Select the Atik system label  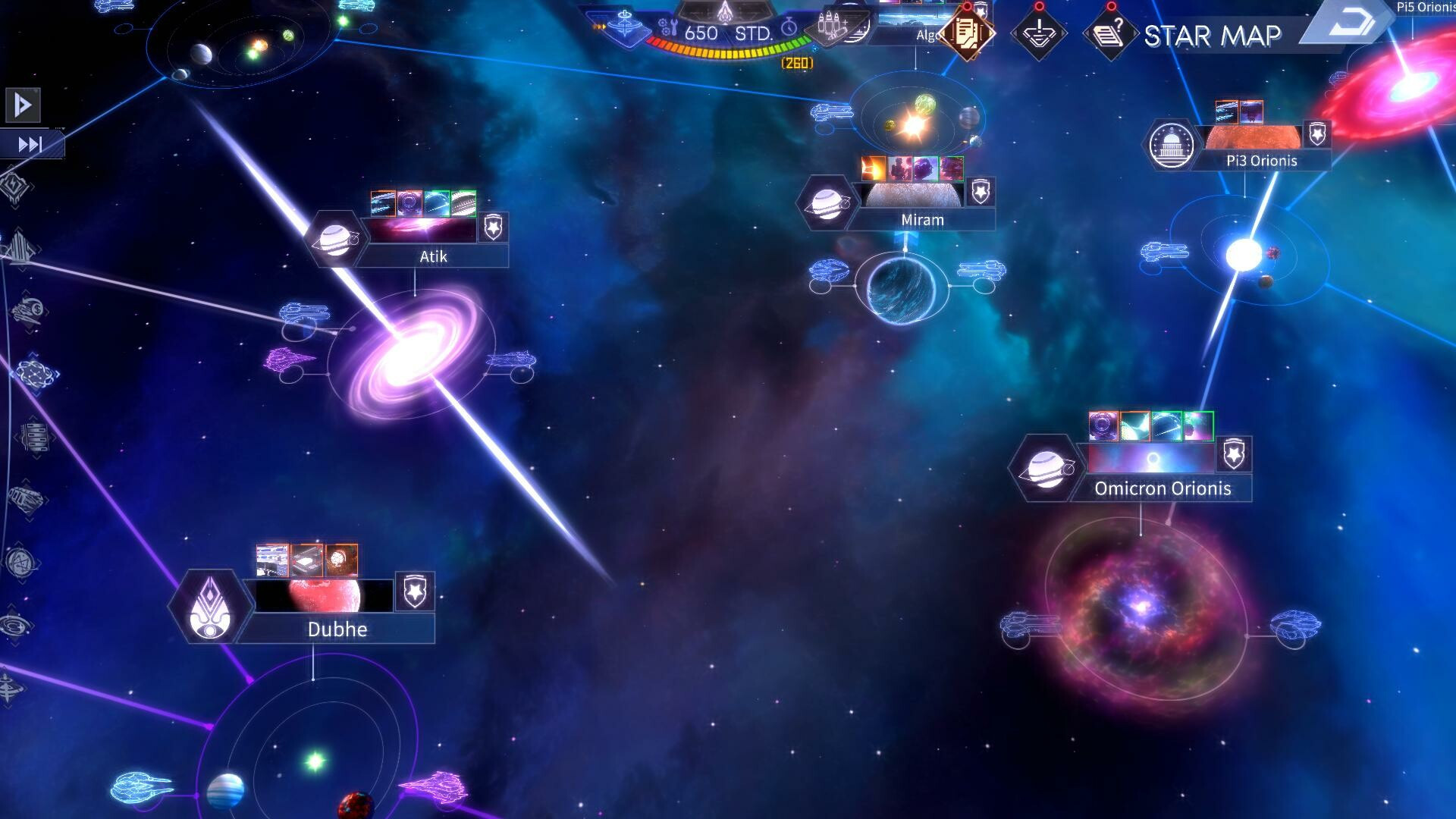coord(433,256)
